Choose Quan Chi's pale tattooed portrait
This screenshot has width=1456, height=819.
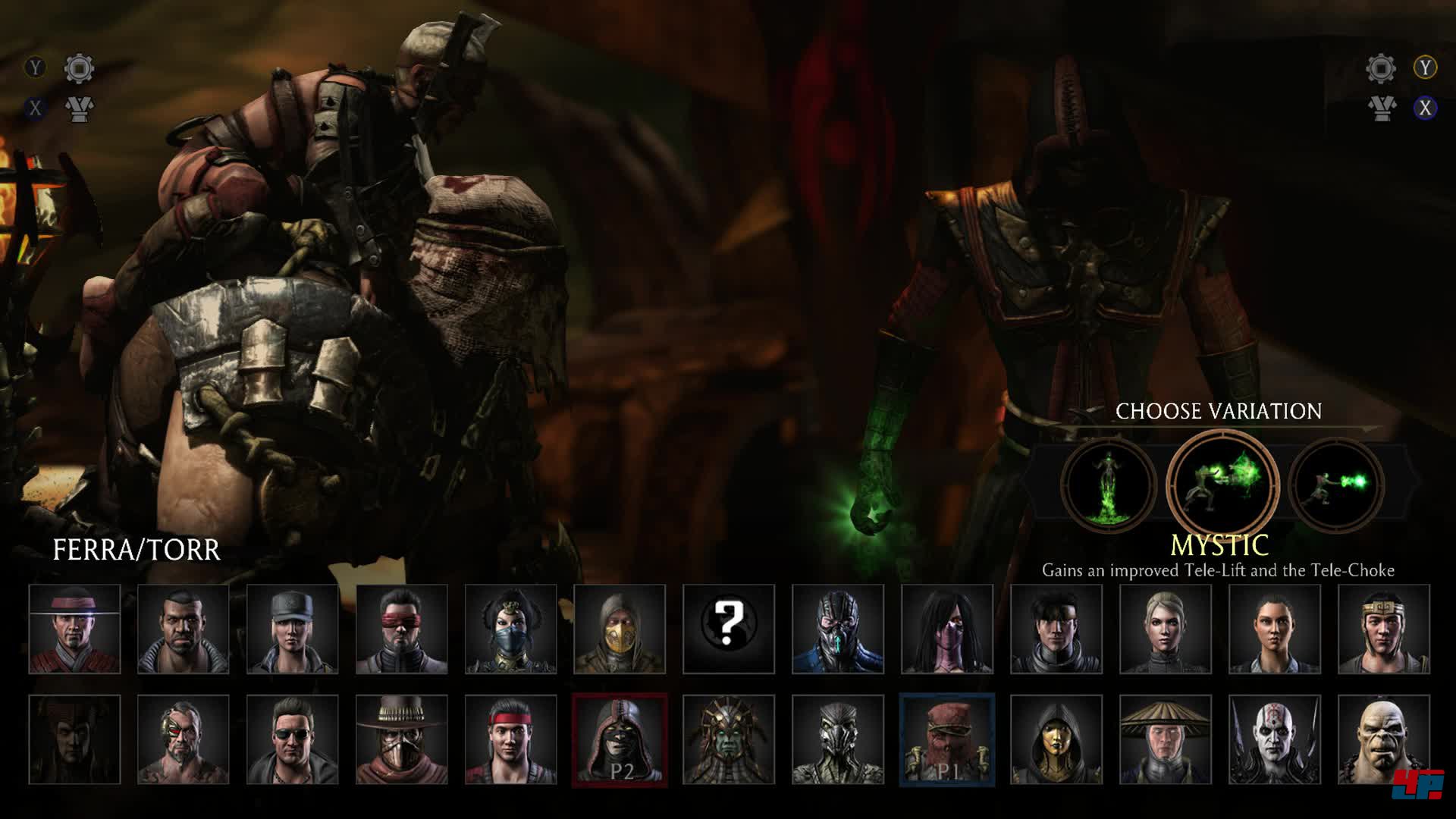click(x=1274, y=739)
